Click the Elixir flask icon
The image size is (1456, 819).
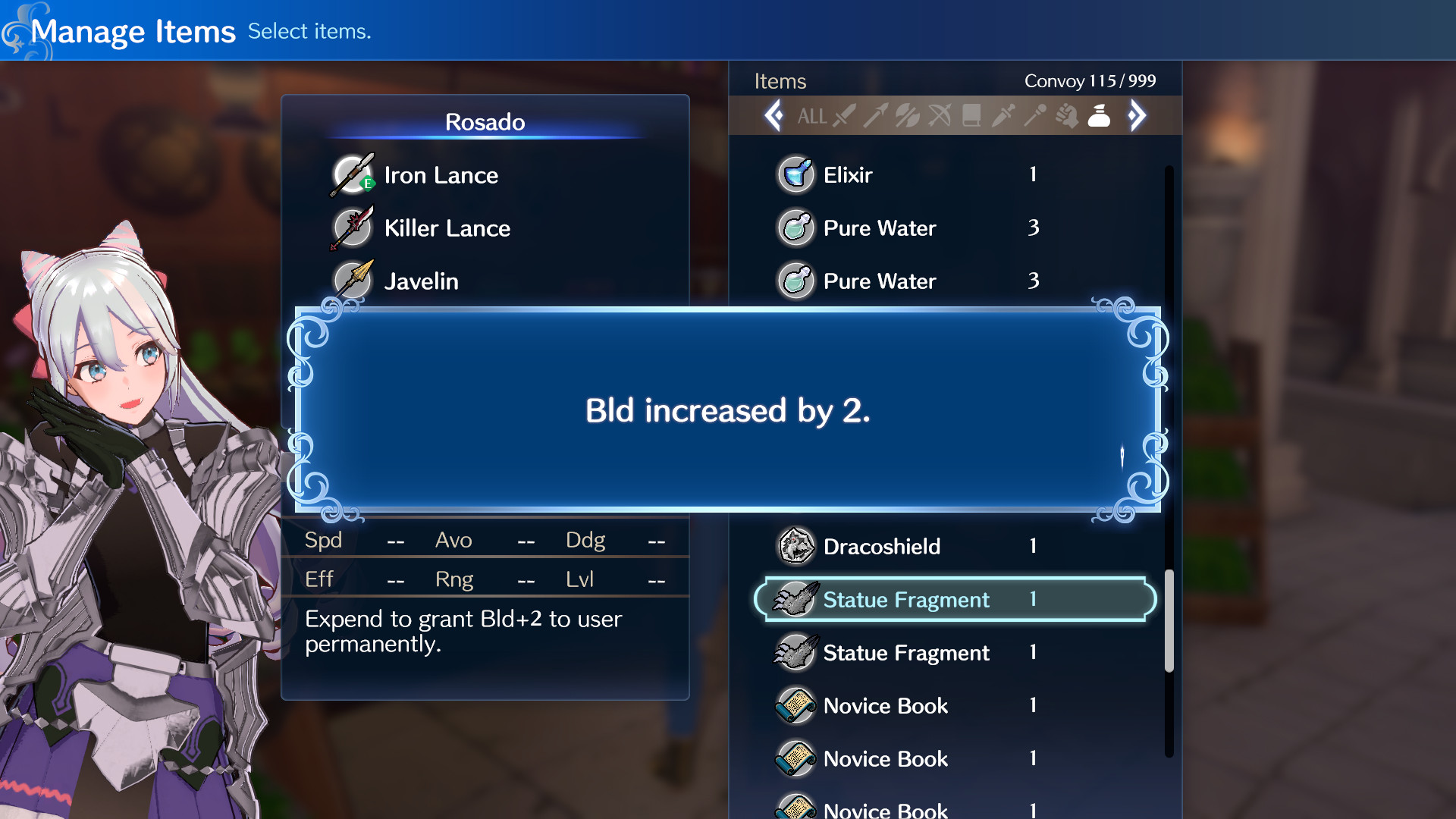click(795, 174)
